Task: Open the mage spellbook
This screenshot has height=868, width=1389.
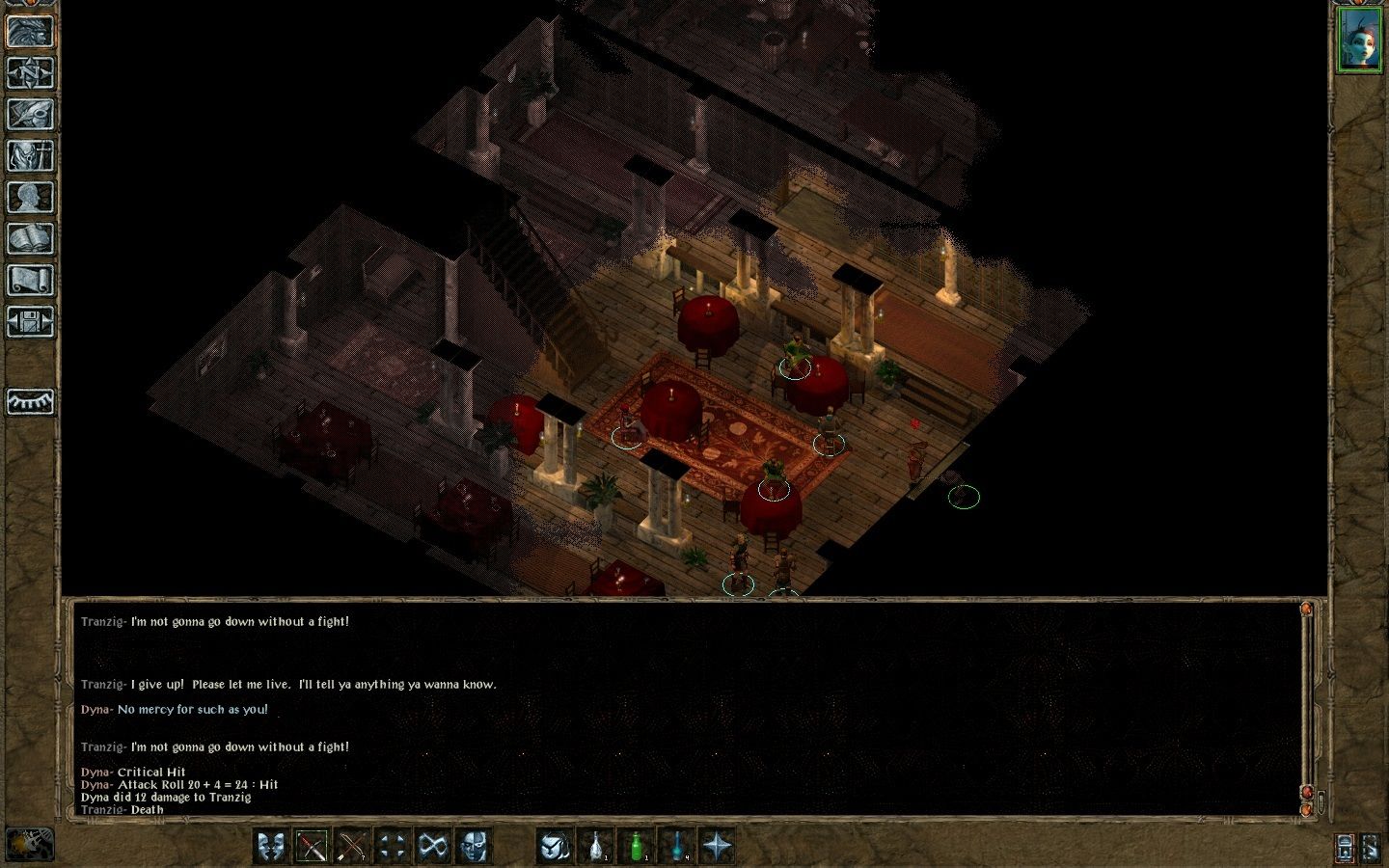Action: click(x=30, y=238)
